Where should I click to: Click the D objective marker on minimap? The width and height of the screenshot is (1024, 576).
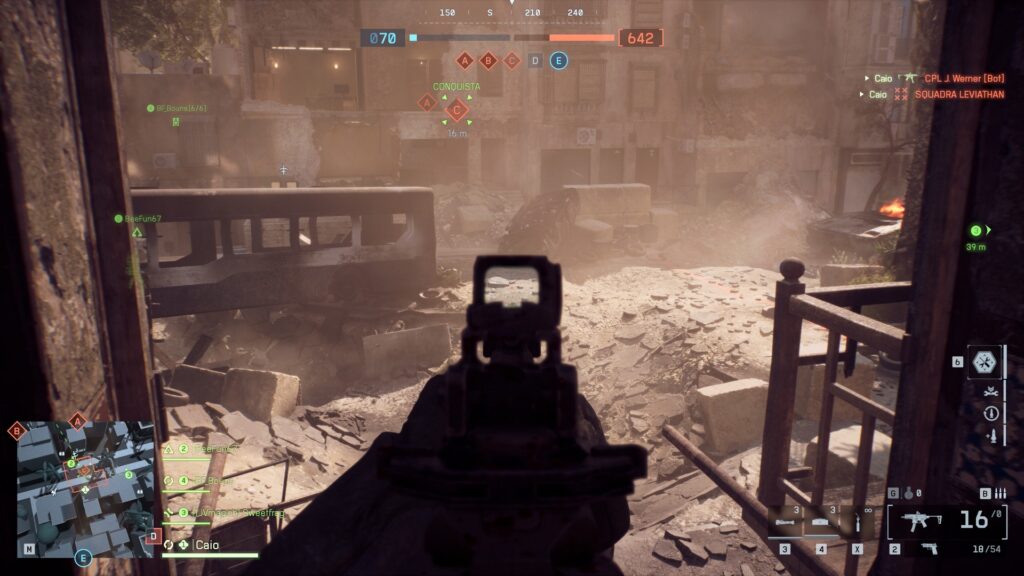tap(153, 537)
